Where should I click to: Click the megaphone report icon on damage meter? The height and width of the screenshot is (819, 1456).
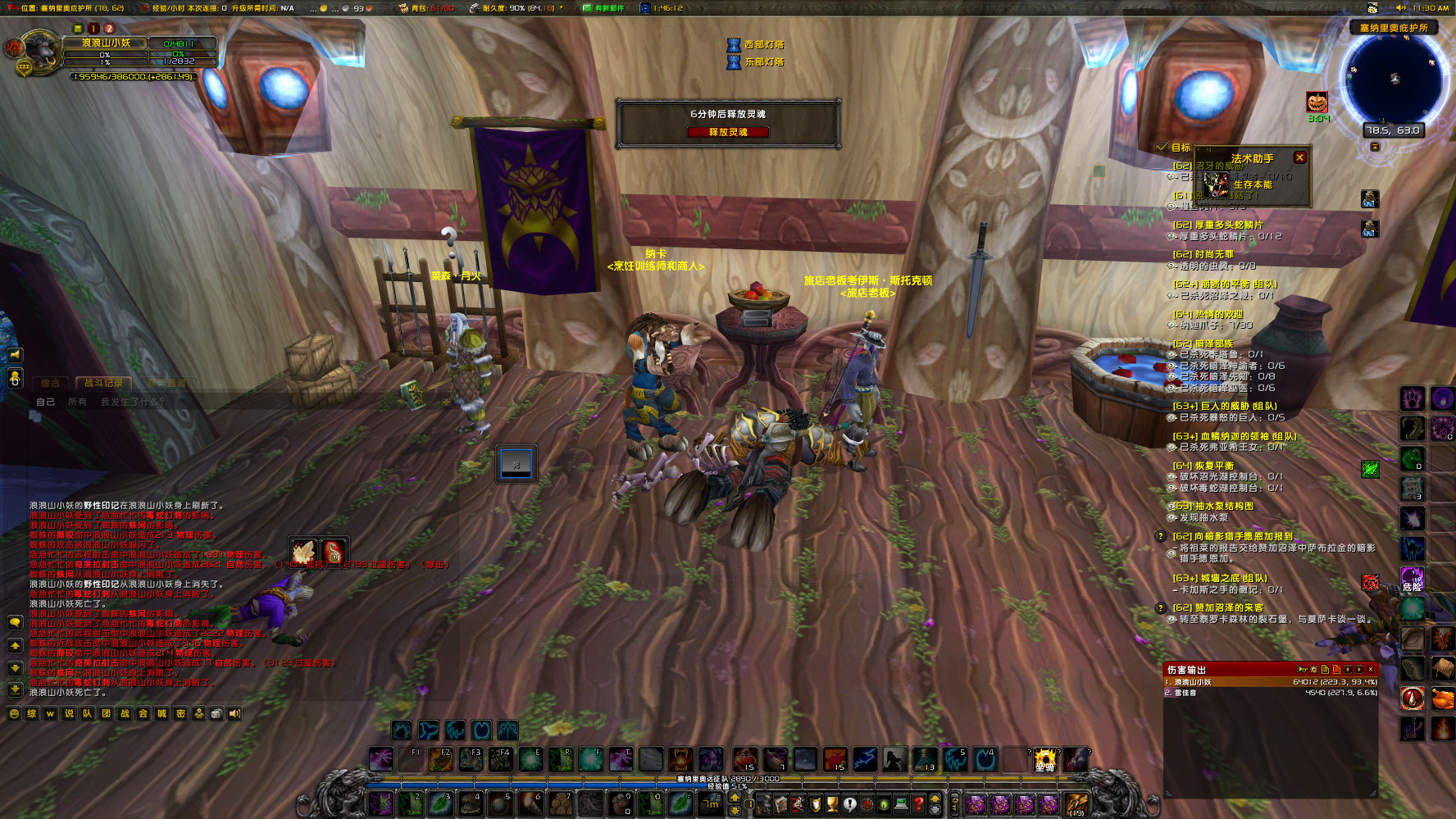point(1303,669)
